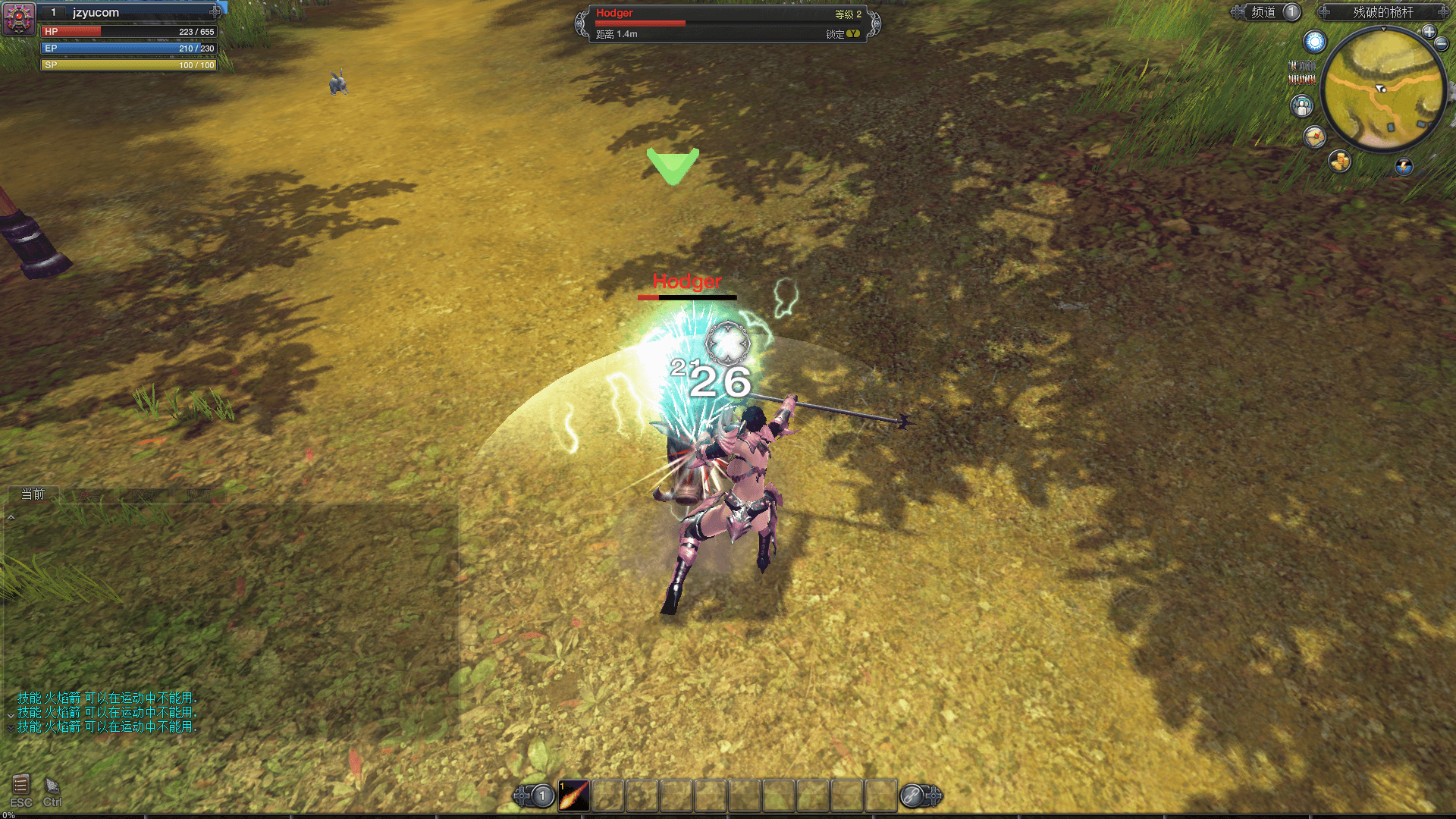
Task: Switch to the 区域 area chat tab
Action: tap(144, 495)
